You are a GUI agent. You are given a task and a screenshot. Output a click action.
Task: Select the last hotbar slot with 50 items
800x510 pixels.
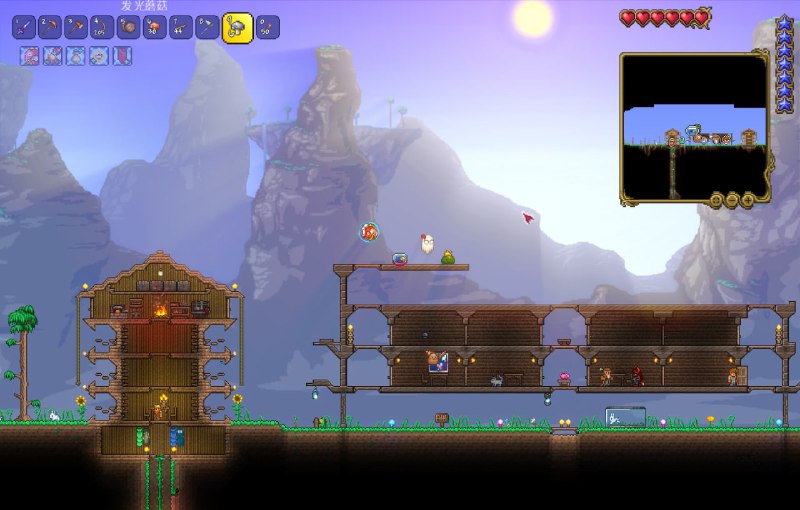click(267, 27)
